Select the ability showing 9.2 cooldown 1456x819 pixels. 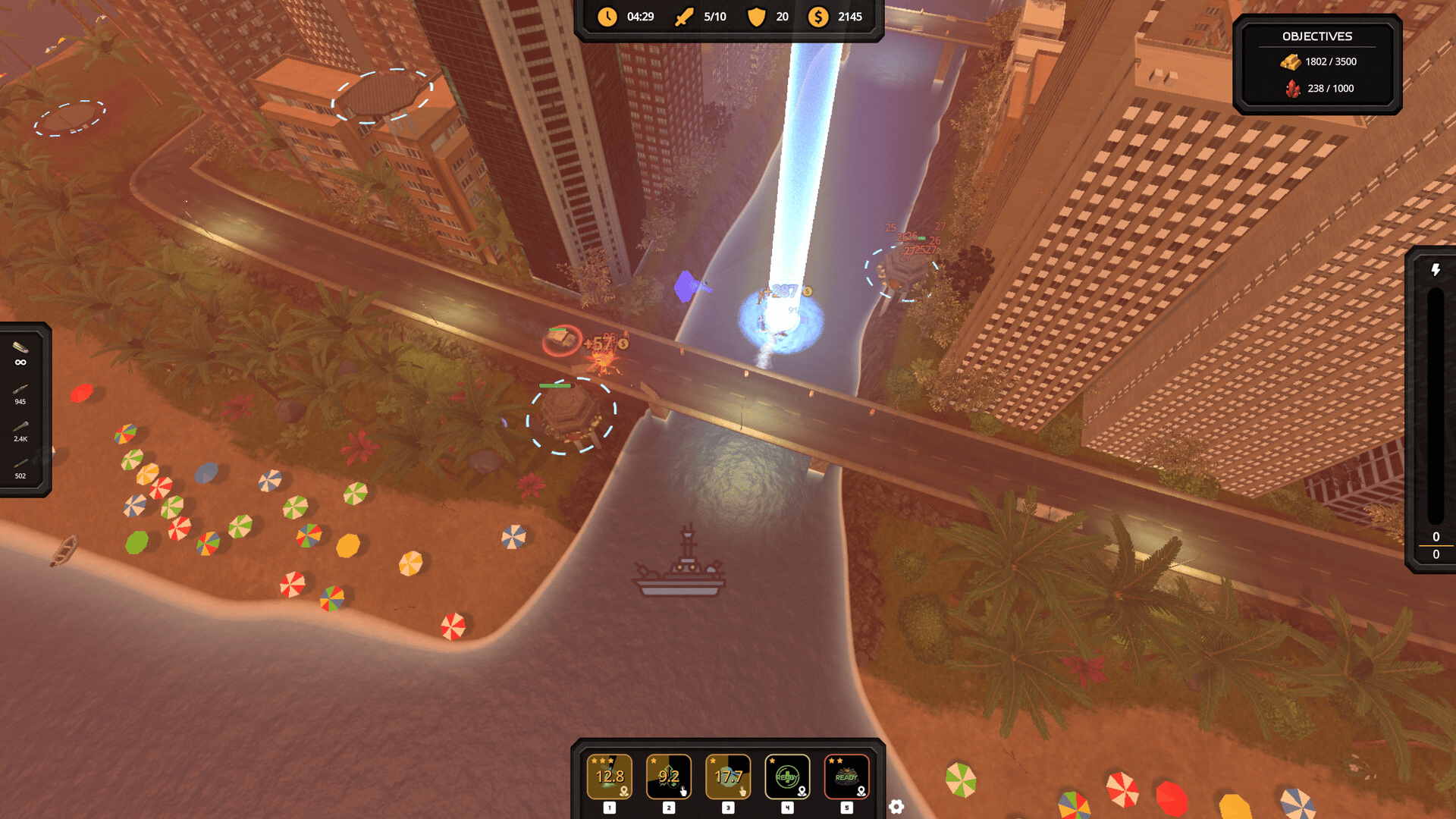click(668, 777)
